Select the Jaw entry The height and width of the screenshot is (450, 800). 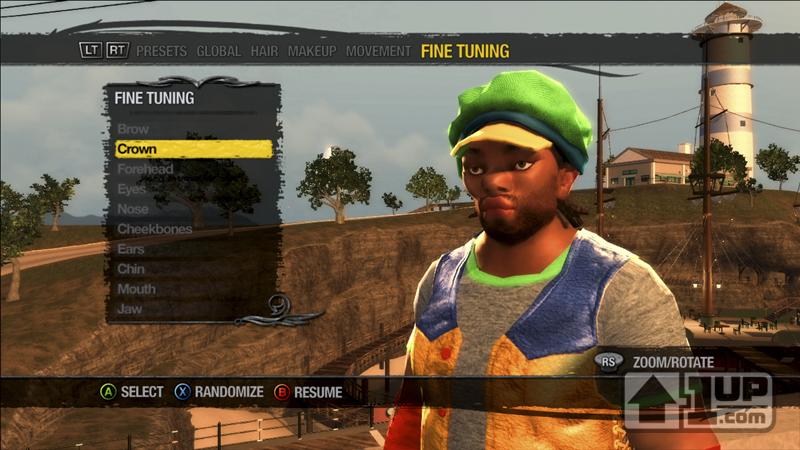coord(130,309)
